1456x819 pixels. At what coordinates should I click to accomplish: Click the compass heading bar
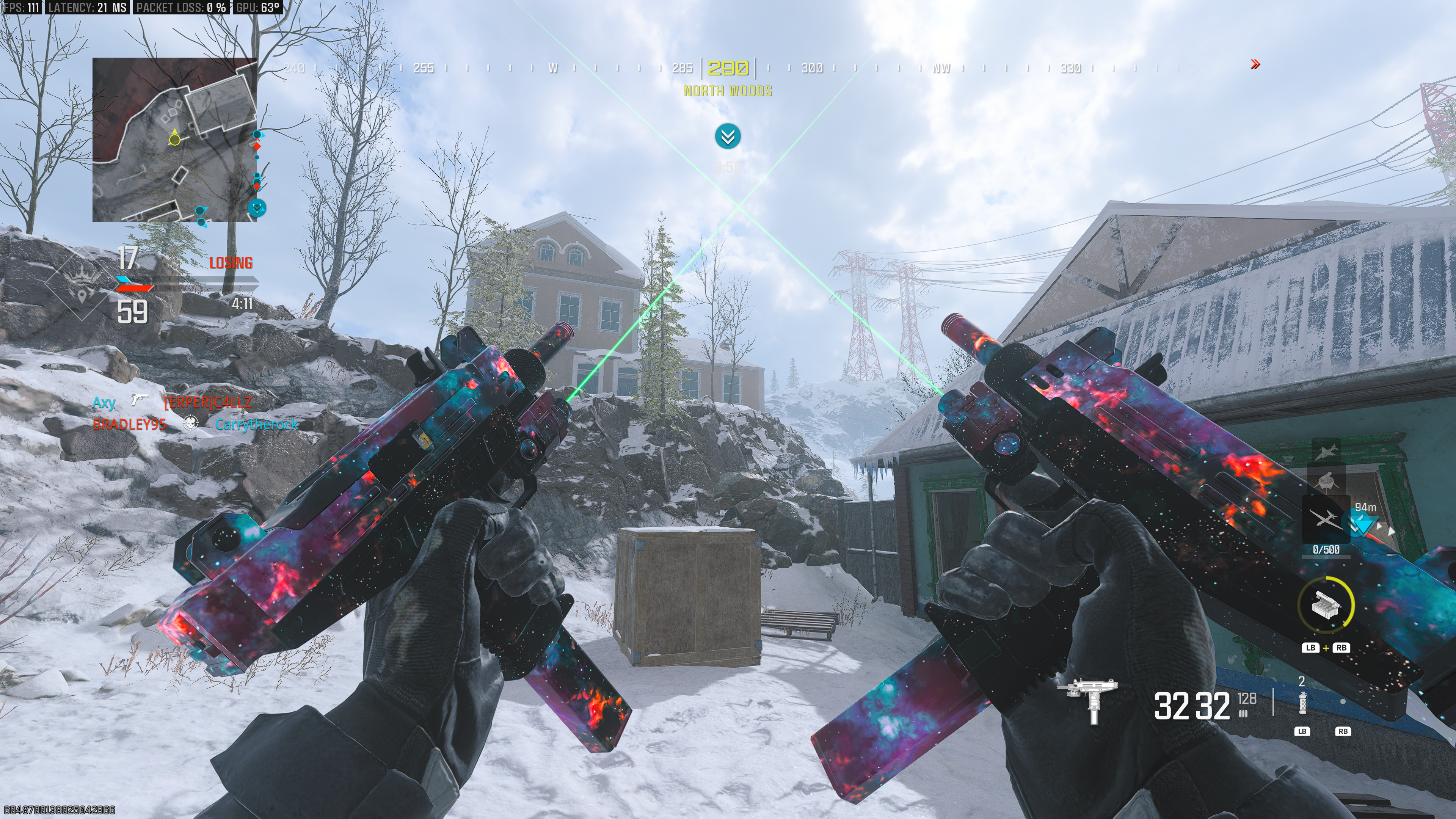point(728,68)
